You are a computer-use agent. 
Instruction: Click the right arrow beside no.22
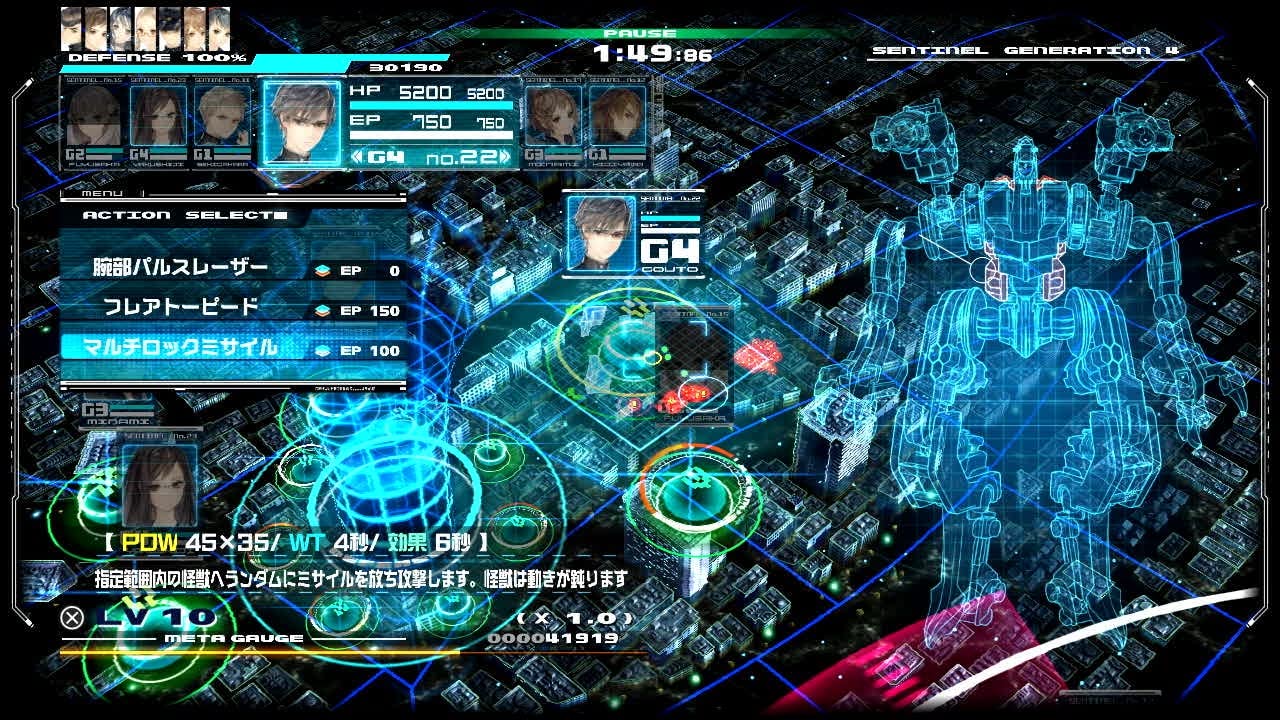click(x=506, y=158)
